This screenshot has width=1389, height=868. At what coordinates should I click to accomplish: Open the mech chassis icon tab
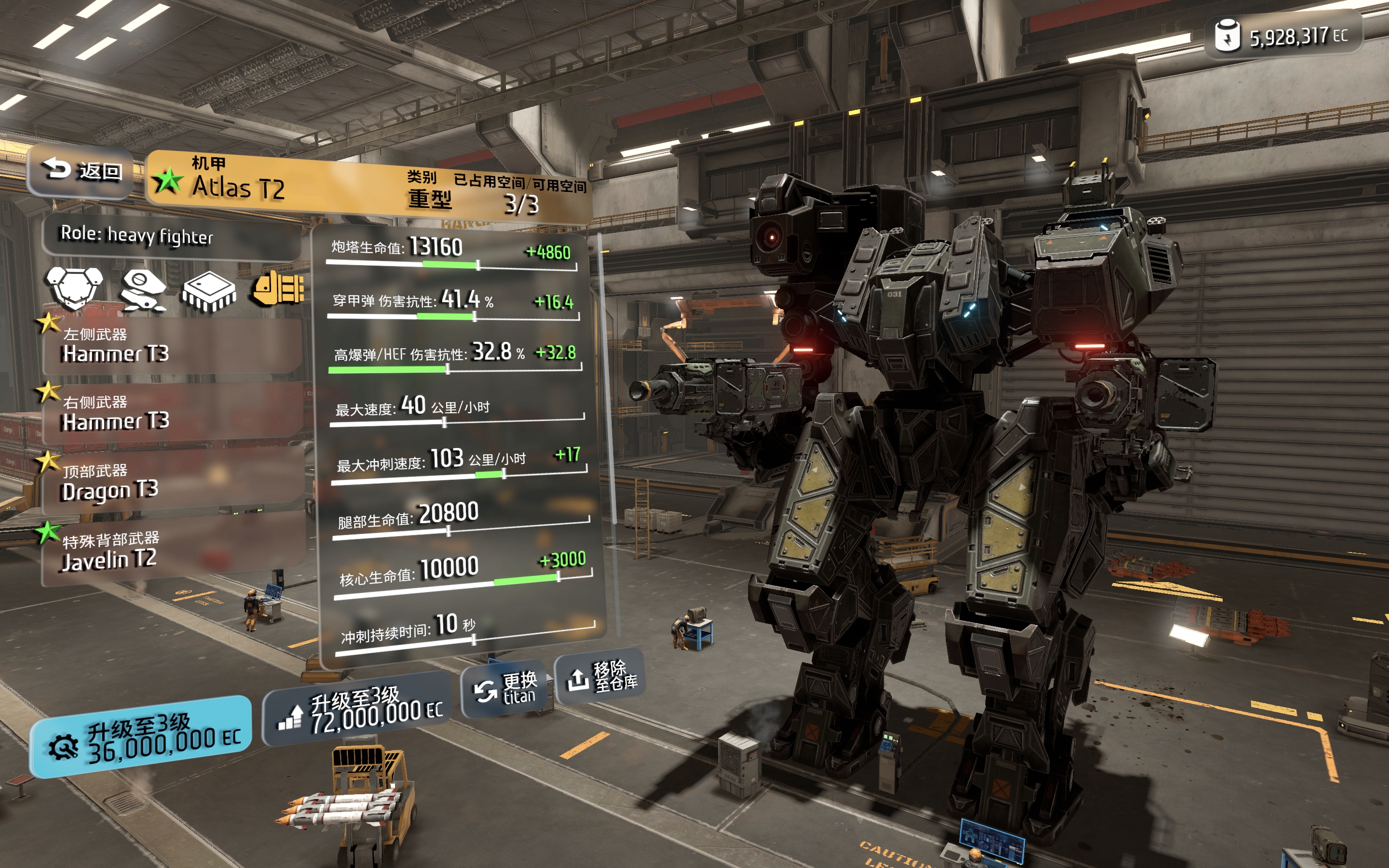[x=75, y=287]
